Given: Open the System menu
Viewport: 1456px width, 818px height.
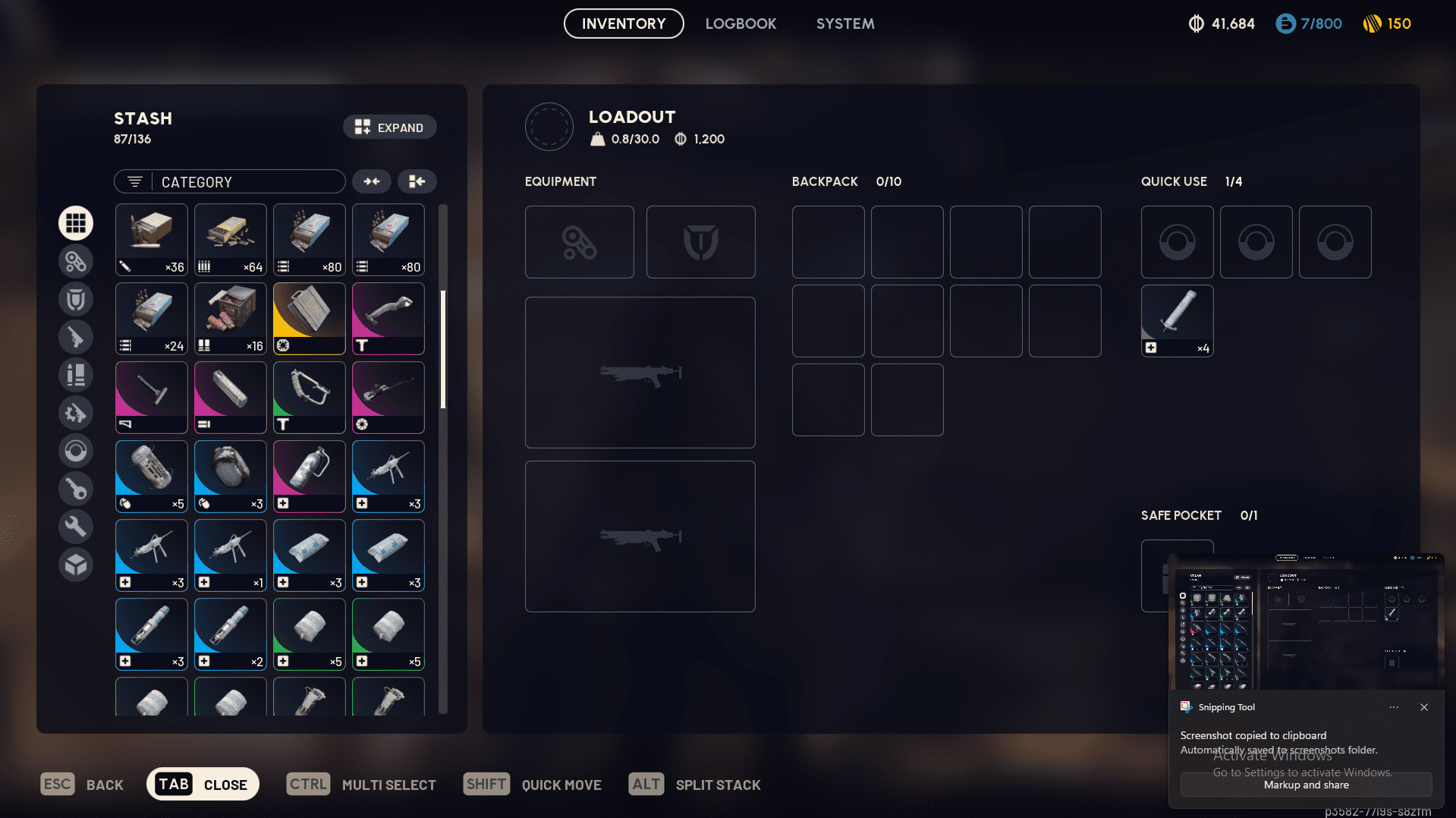Looking at the screenshot, I should click(x=844, y=24).
